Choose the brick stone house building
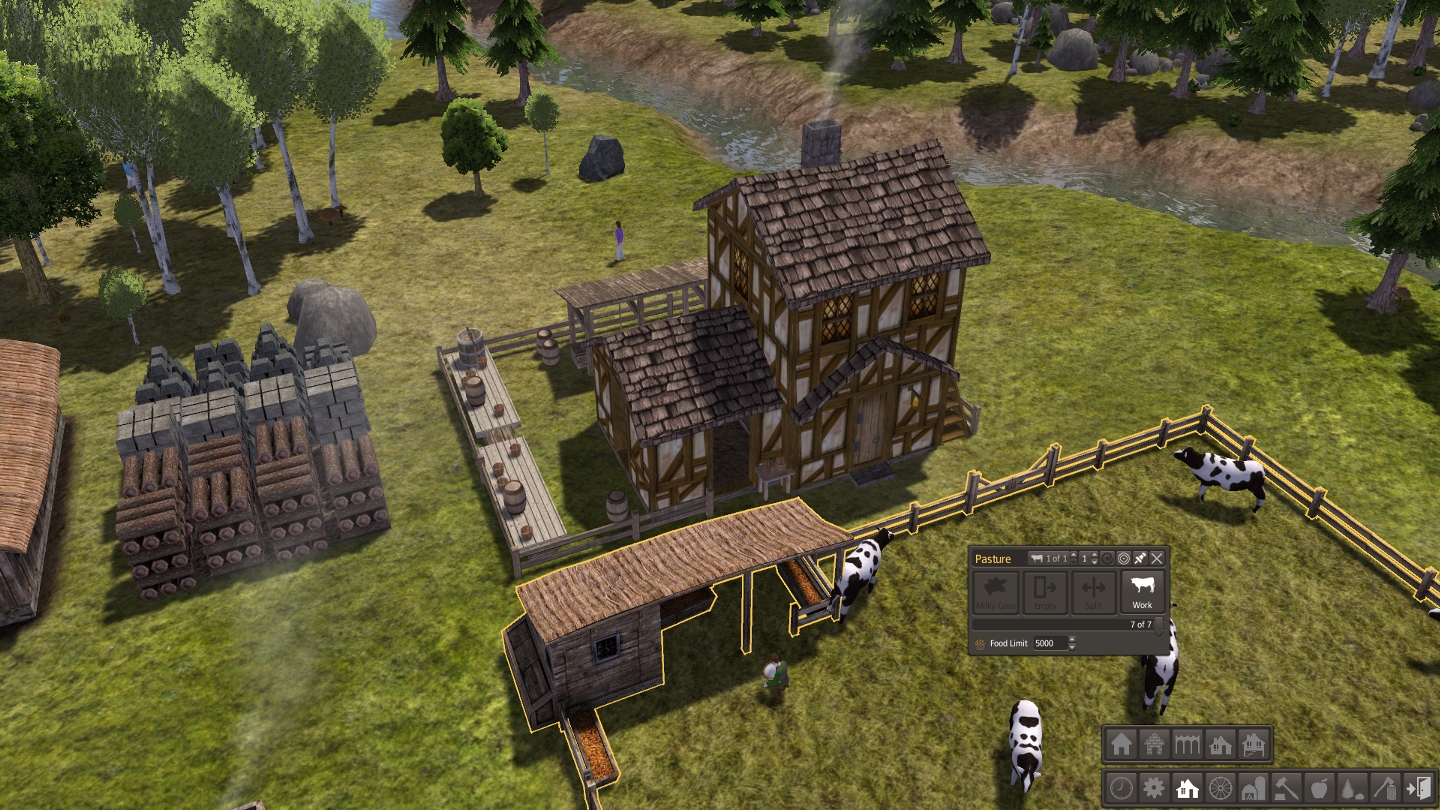 point(1154,744)
